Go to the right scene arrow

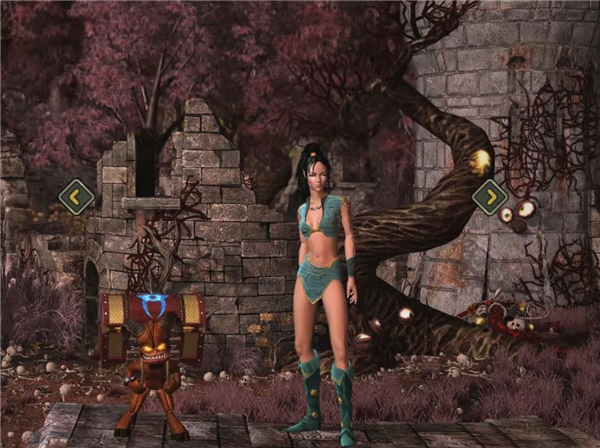489,196
